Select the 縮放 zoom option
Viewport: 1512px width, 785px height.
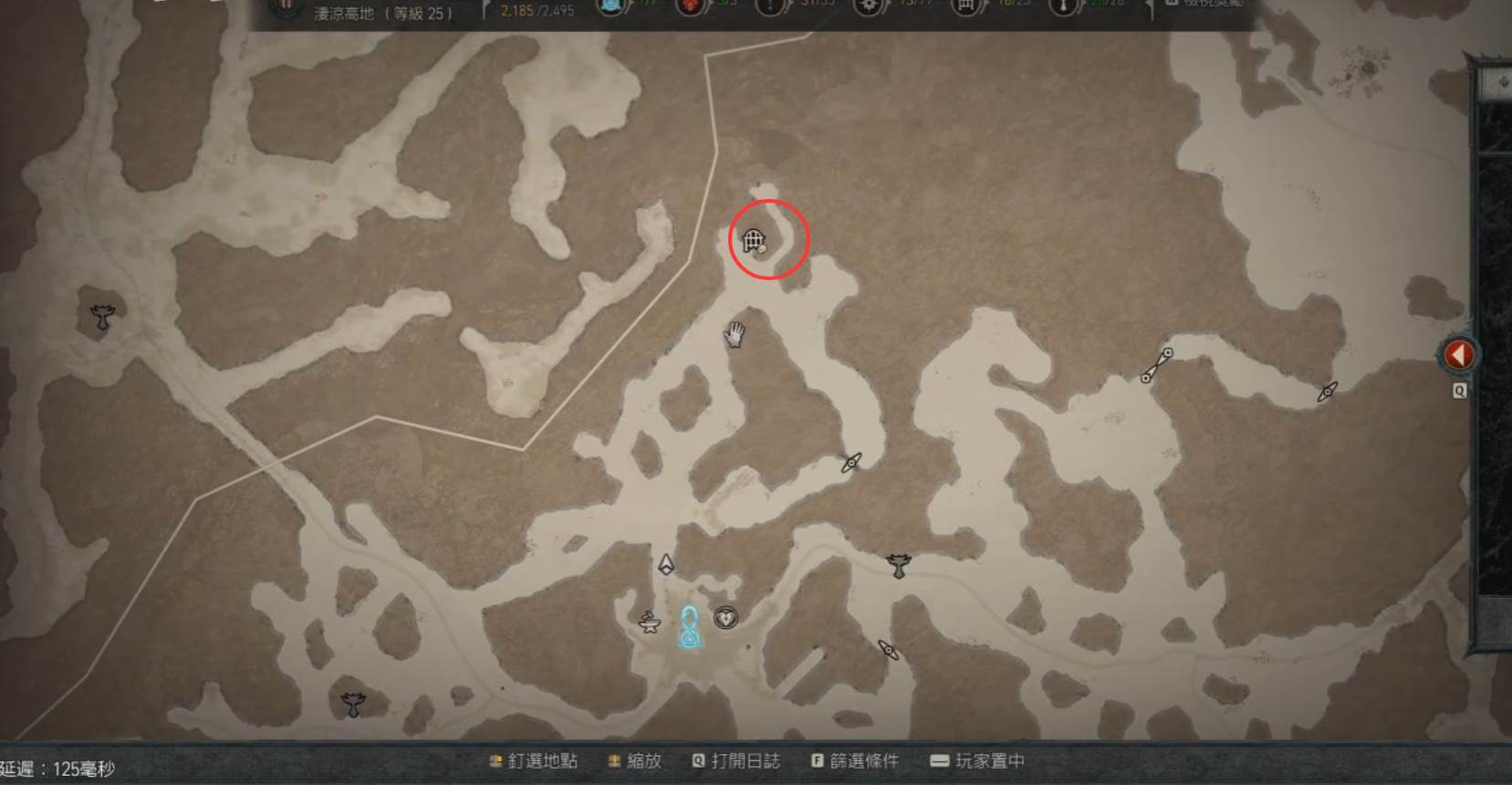(635, 761)
